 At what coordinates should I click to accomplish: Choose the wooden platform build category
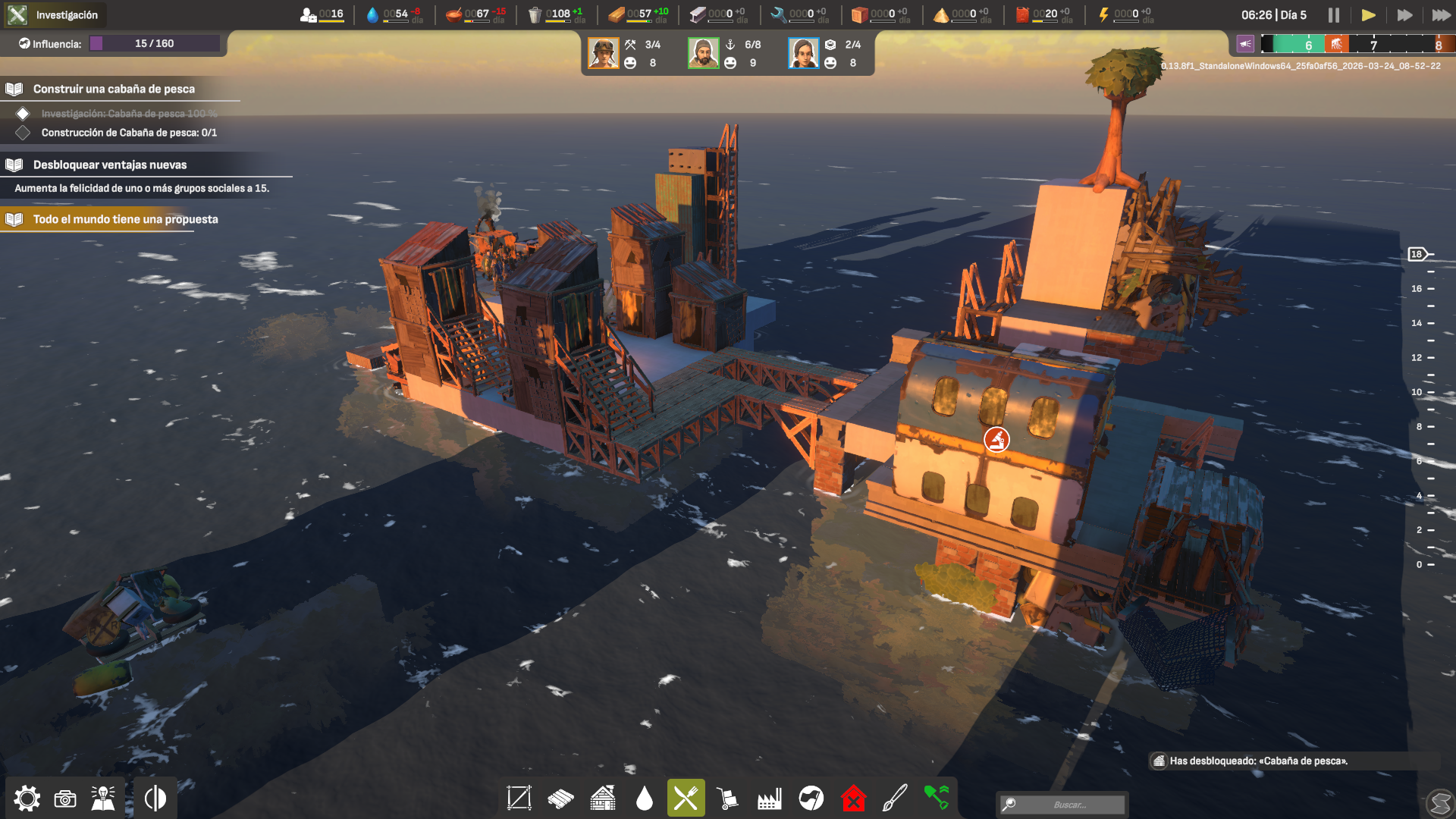[x=561, y=799]
